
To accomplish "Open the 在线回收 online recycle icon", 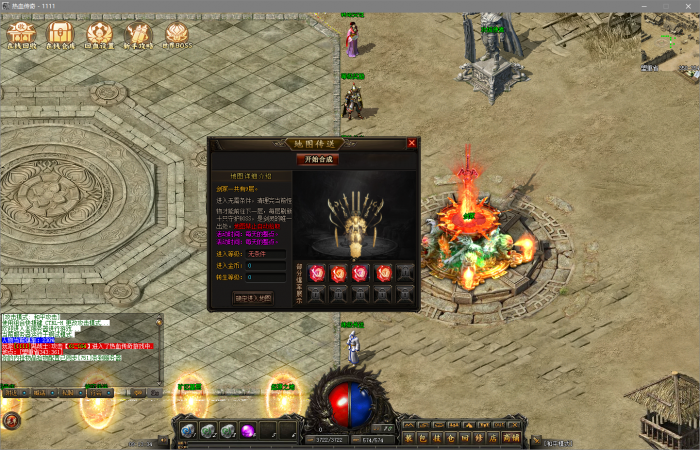I will pyautogui.click(x=20, y=39).
